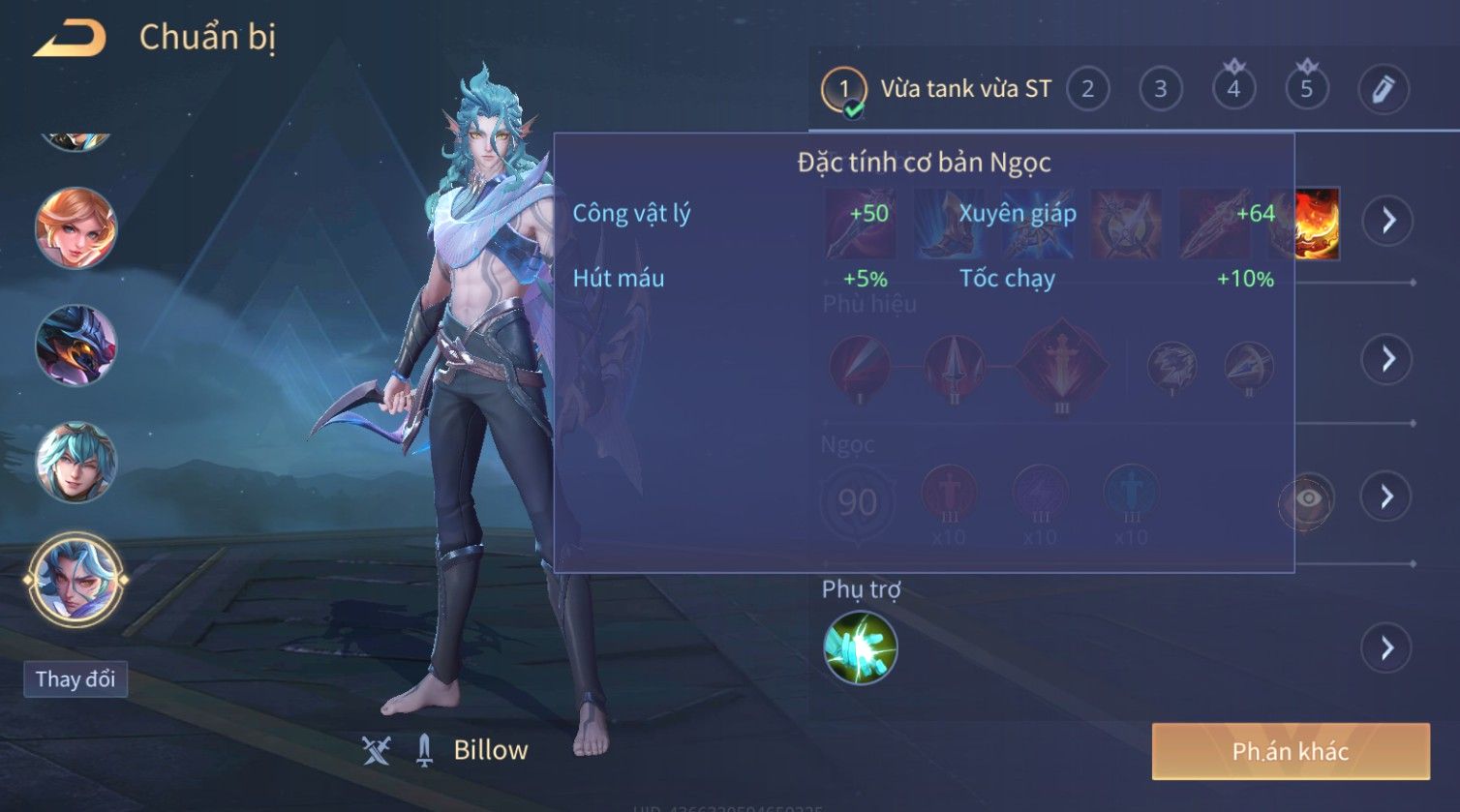The image size is (1460, 812).
Task: Go back using the return arrow
Action: 70,39
